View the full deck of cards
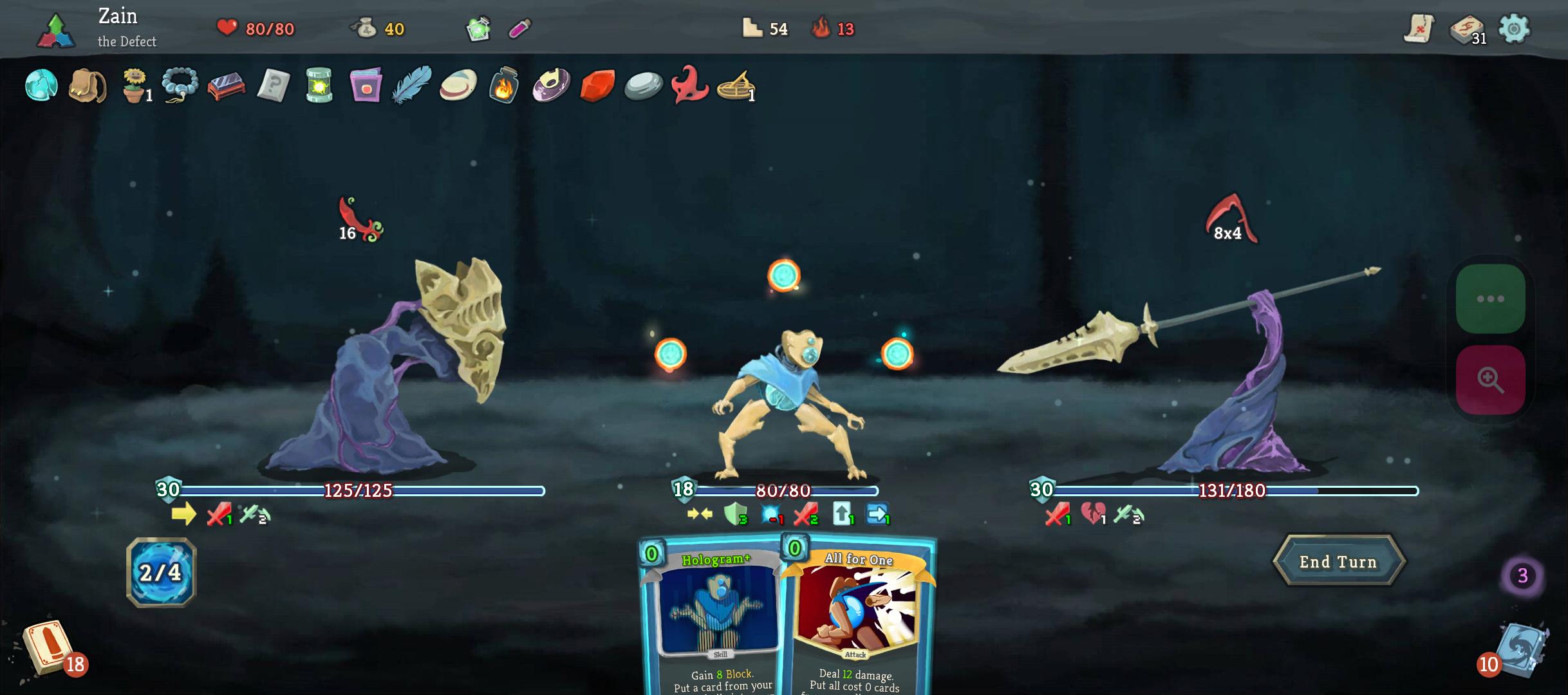The image size is (1568, 695). click(x=1467, y=30)
